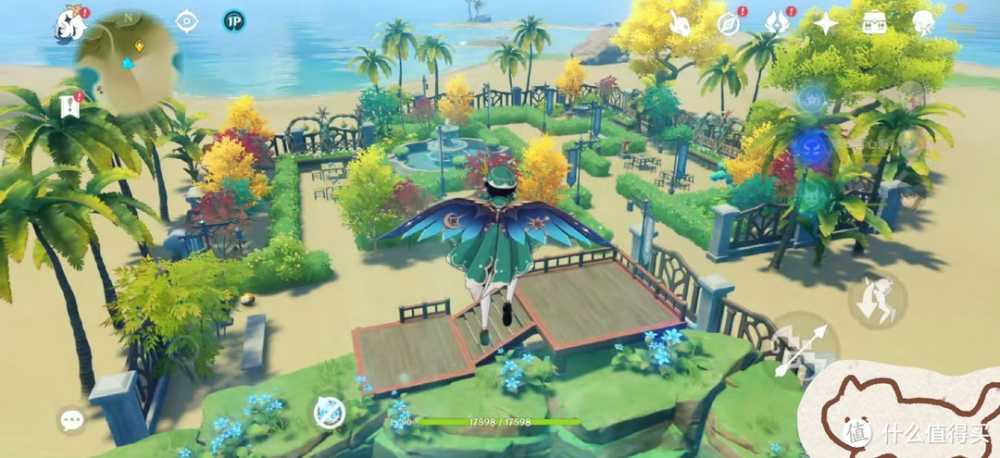The image size is (1000, 458).
Task: Open the chat speech bubble
Action: pyautogui.click(x=72, y=420)
